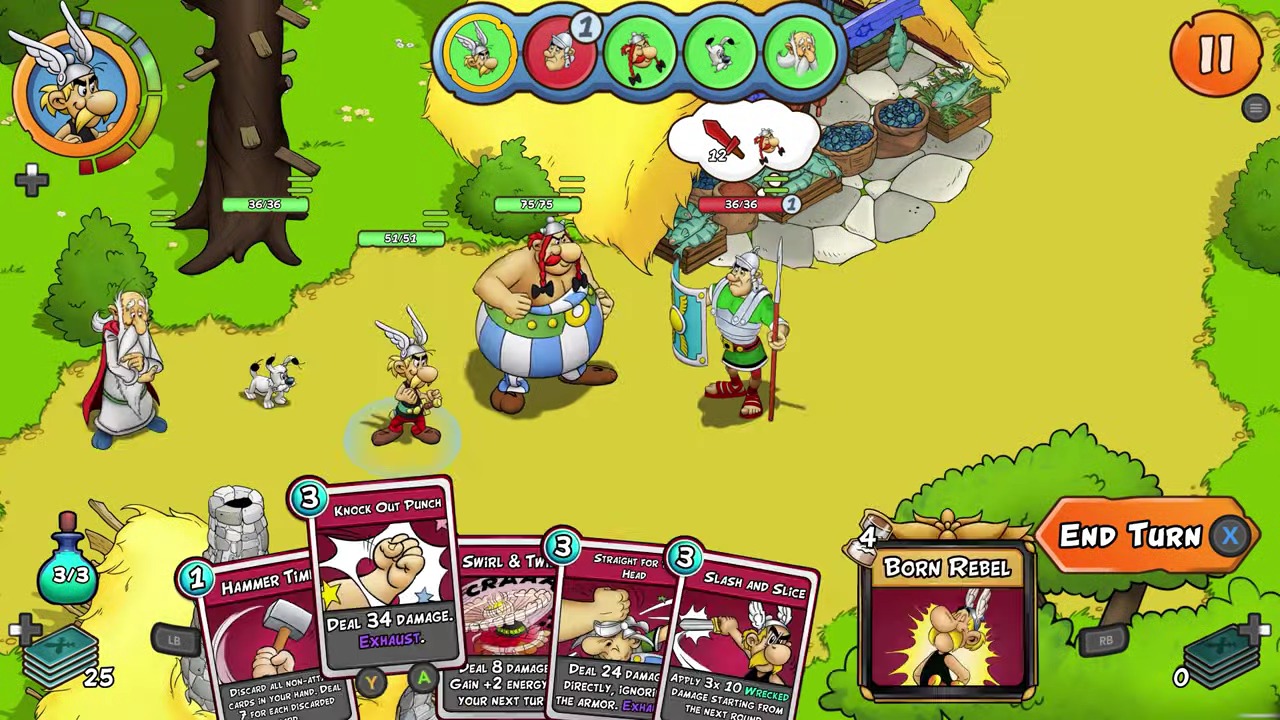The width and height of the screenshot is (1280, 720).
Task: End the current turn
Action: (x=1131, y=537)
